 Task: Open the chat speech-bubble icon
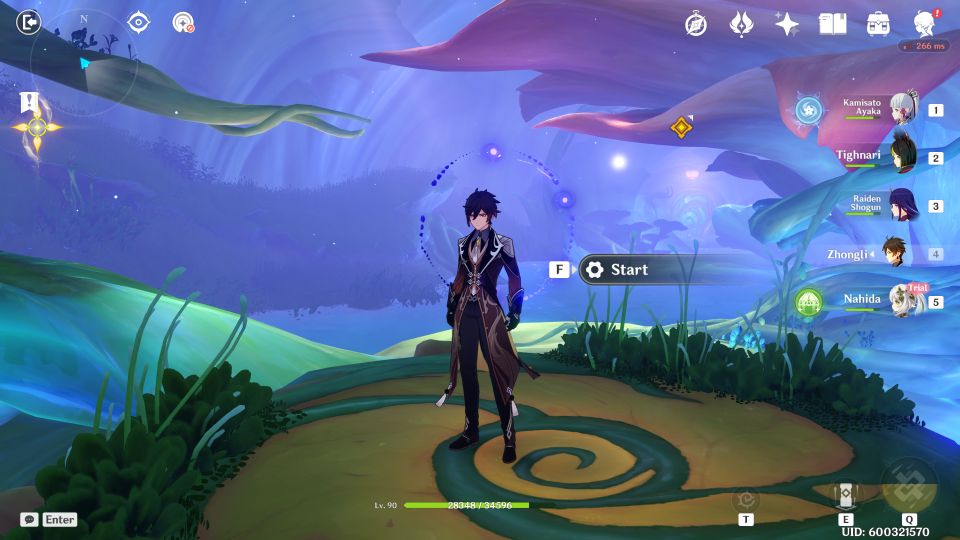pyautogui.click(x=29, y=520)
